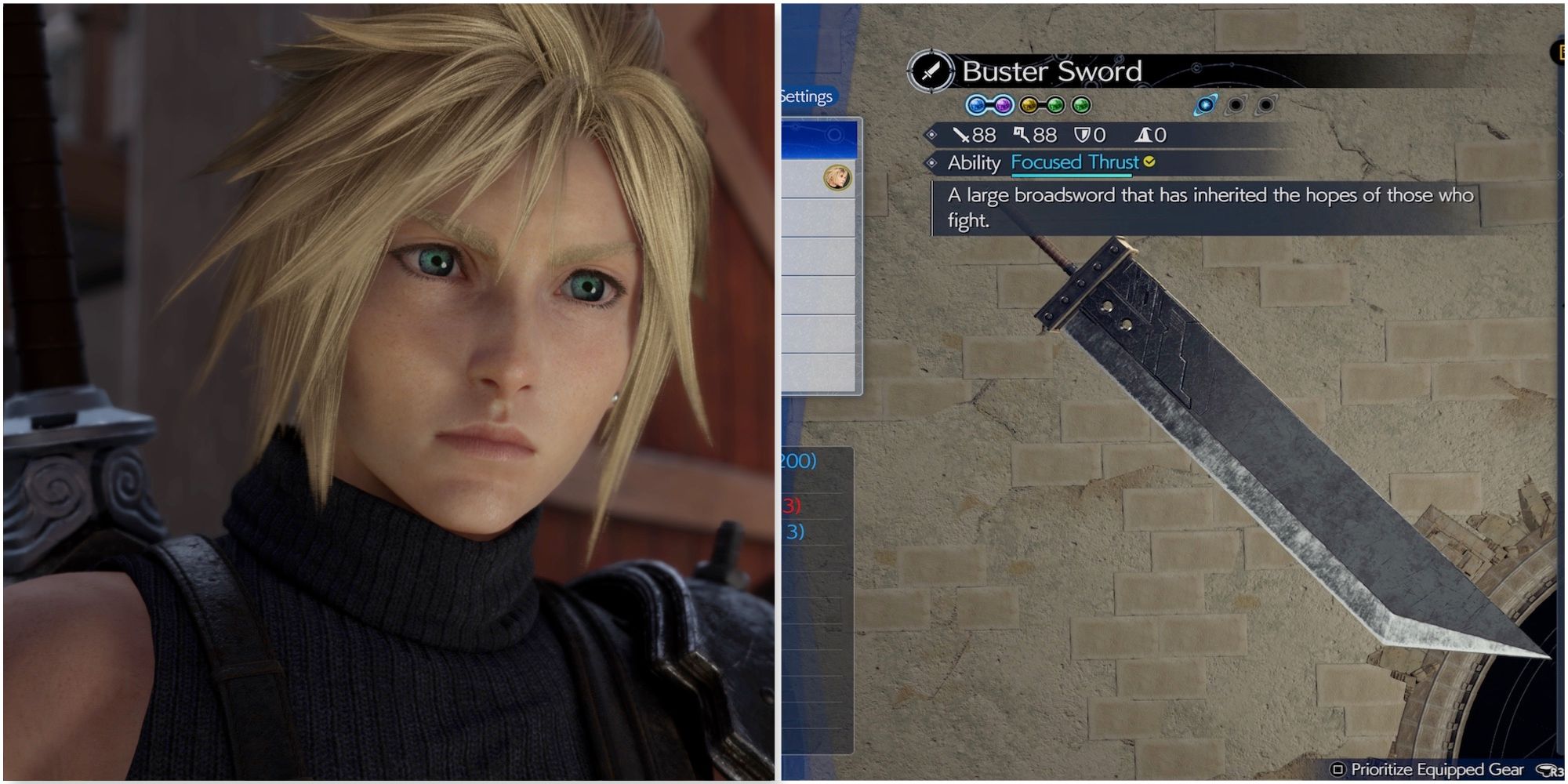This screenshot has height=784, width=1568.
Task: Select the green materia in the single slot
Action: [1081, 105]
